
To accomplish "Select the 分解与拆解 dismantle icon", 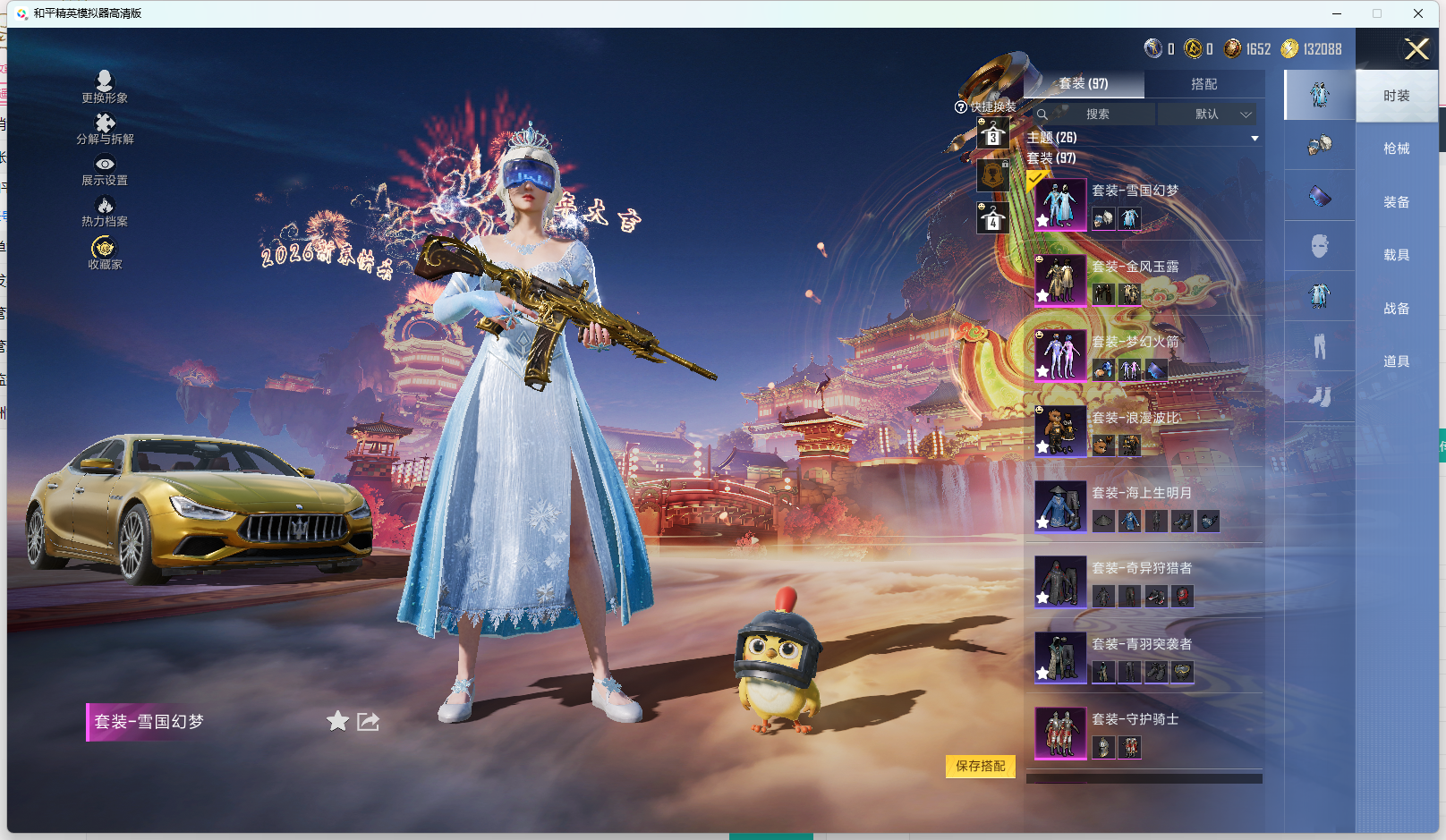I will [x=105, y=126].
